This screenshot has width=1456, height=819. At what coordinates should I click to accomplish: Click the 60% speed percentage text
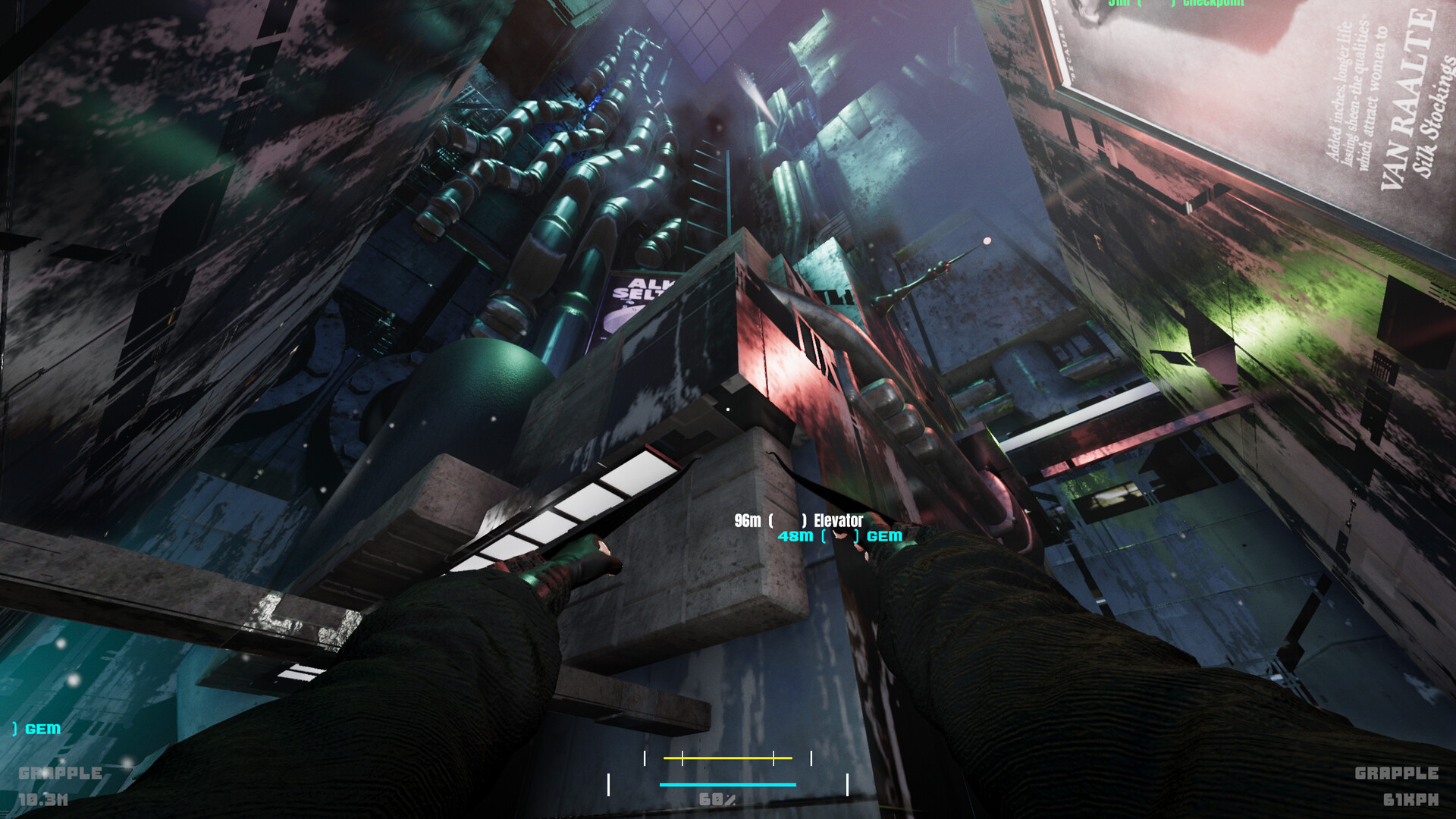click(x=716, y=799)
